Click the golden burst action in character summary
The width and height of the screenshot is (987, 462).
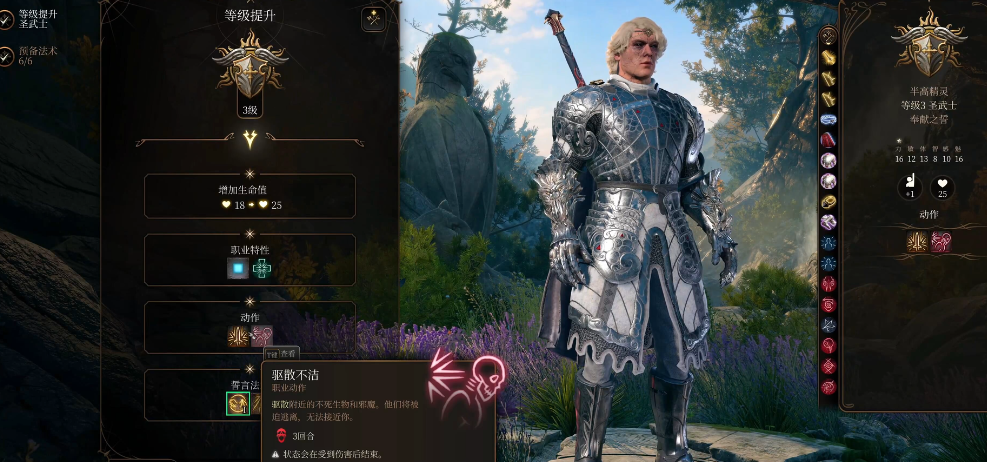point(918,241)
